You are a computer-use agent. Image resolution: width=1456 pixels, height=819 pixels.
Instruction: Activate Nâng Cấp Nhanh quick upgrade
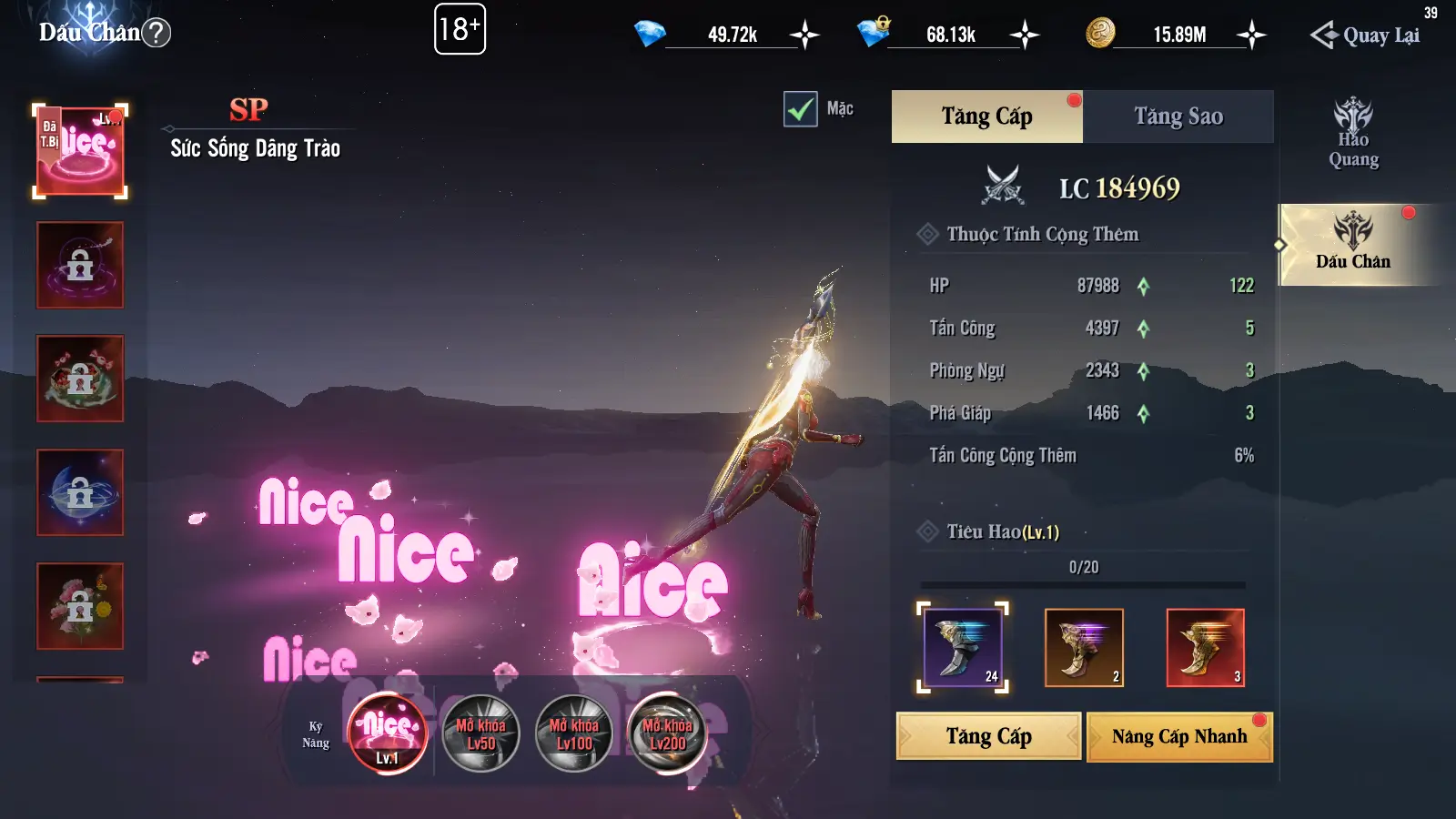[x=1179, y=736]
